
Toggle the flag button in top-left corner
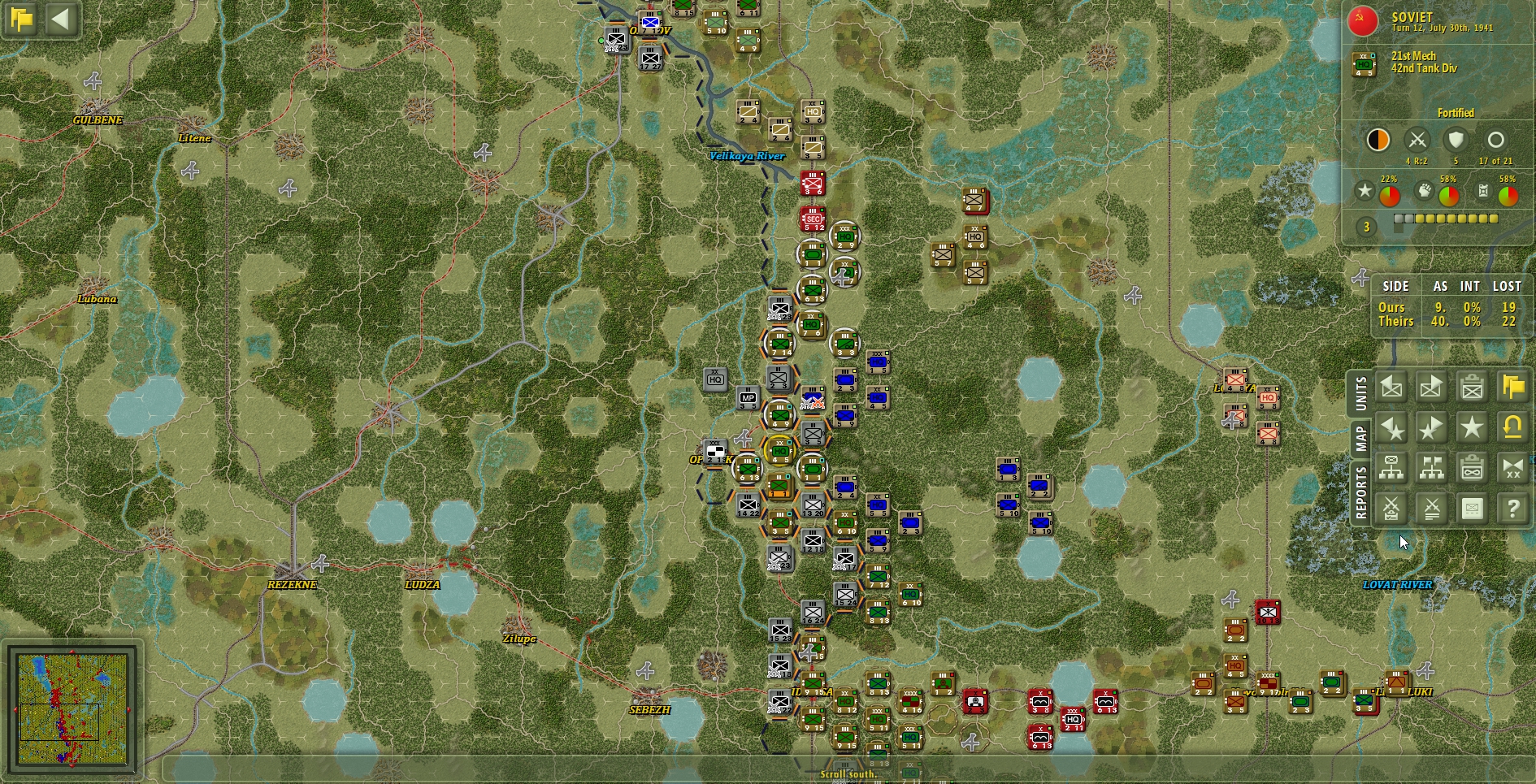tap(22, 19)
